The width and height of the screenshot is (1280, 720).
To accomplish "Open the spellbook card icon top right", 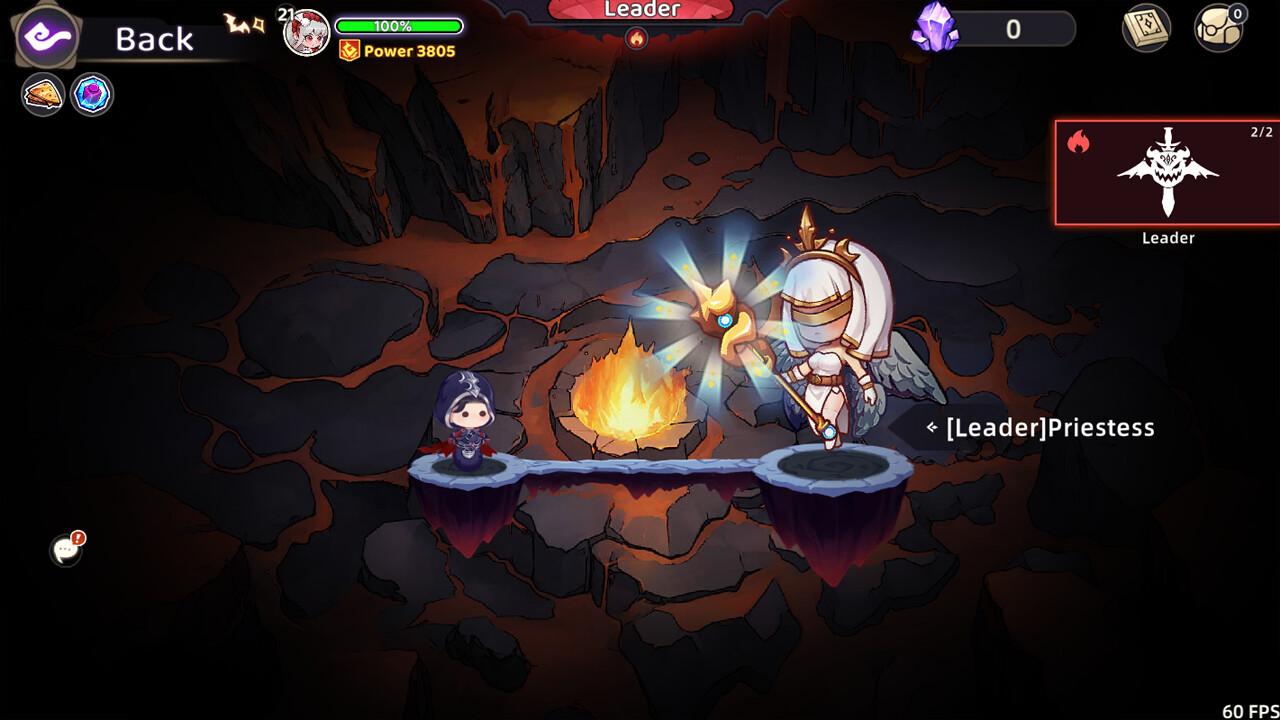I will pyautogui.click(x=1146, y=30).
